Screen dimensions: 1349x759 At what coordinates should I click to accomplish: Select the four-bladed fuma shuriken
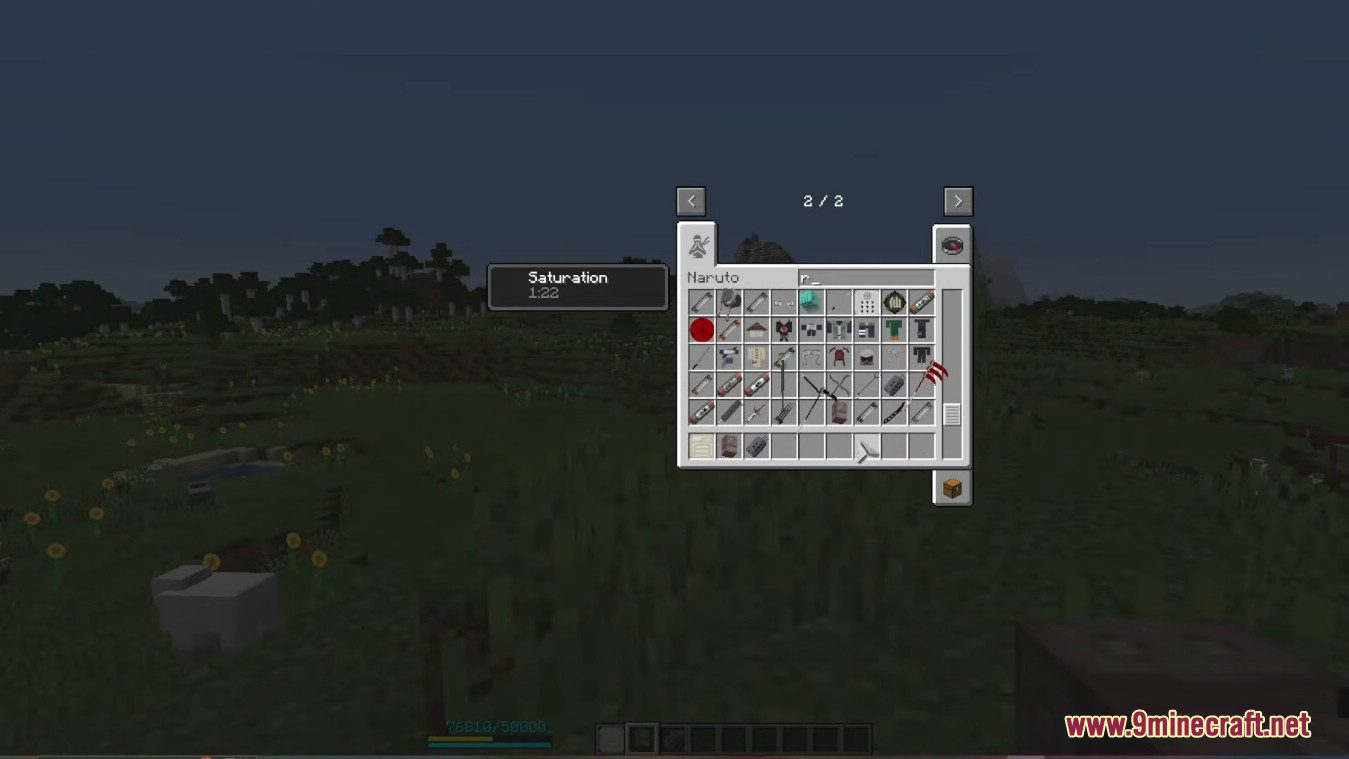point(838,385)
